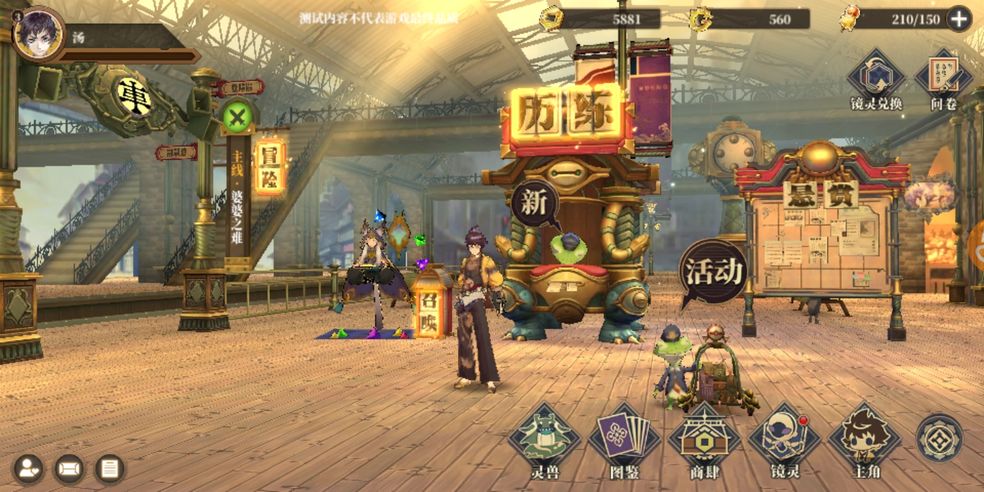Add stamina with the plus button

pos(958,18)
